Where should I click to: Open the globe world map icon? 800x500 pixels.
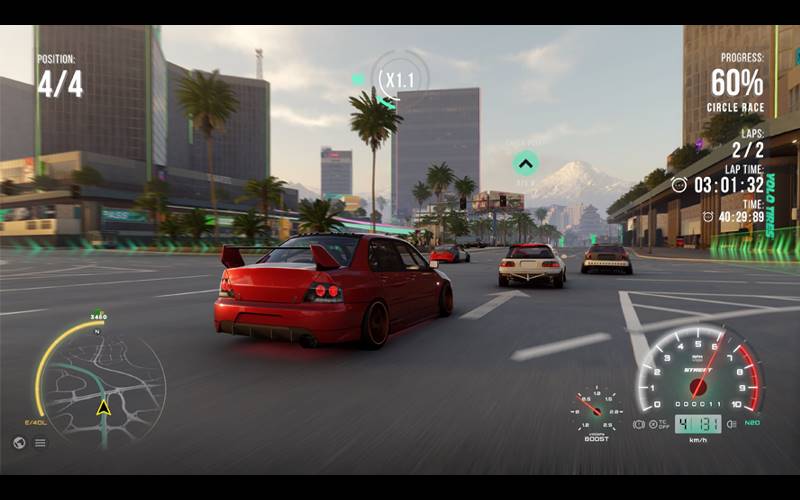pos(19,442)
